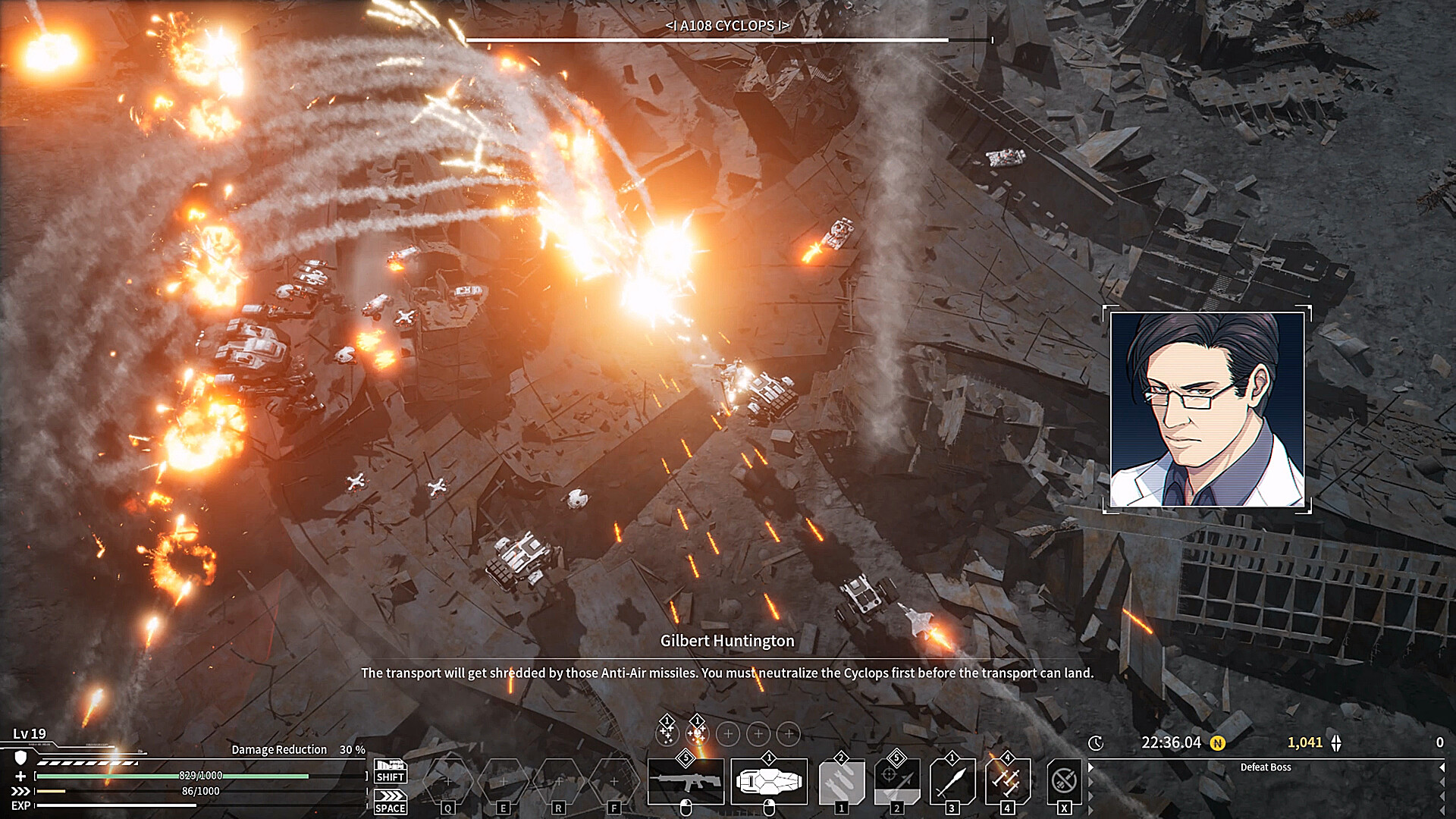The height and width of the screenshot is (819, 1456).
Task: Select the assault rifle primary weapon slot
Action: (686, 781)
